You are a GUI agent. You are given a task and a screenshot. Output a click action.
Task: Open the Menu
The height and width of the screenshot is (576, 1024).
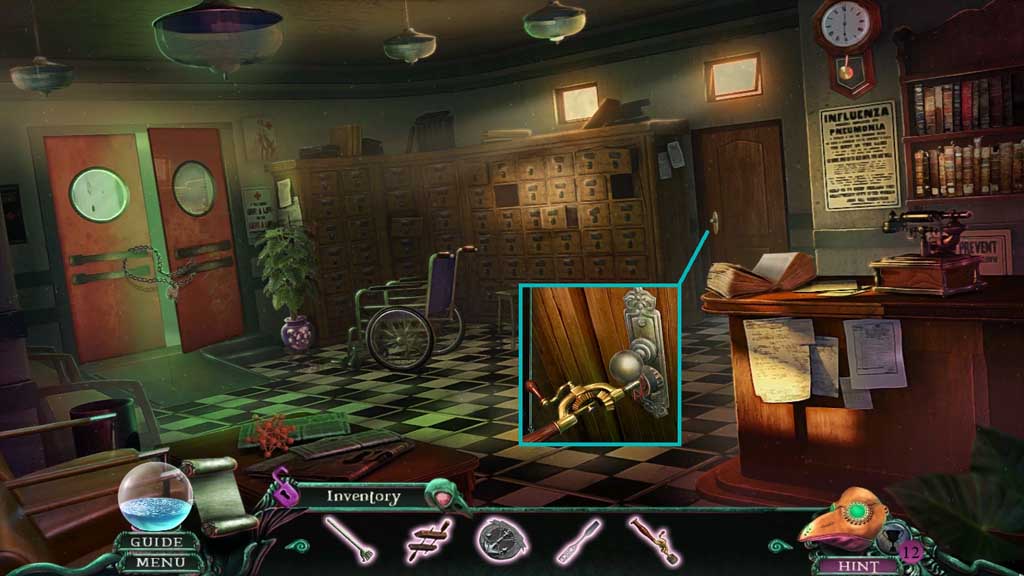156,562
